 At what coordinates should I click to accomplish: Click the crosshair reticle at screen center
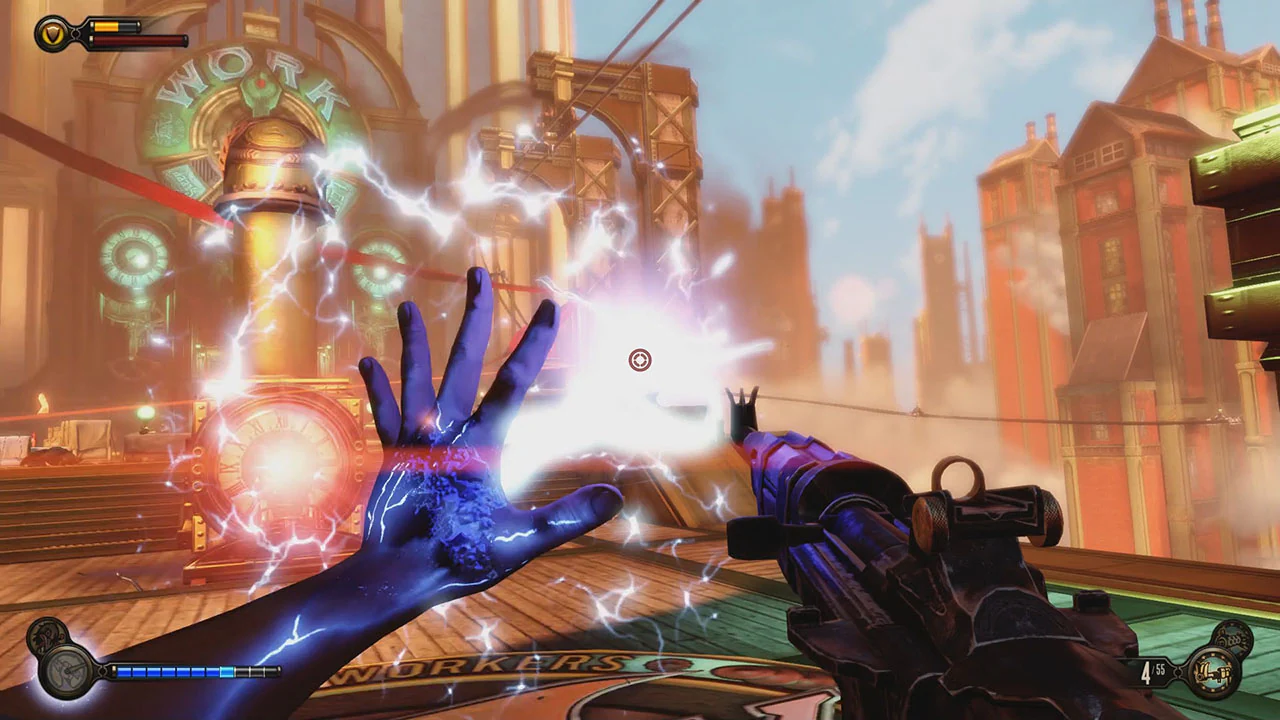coord(640,360)
